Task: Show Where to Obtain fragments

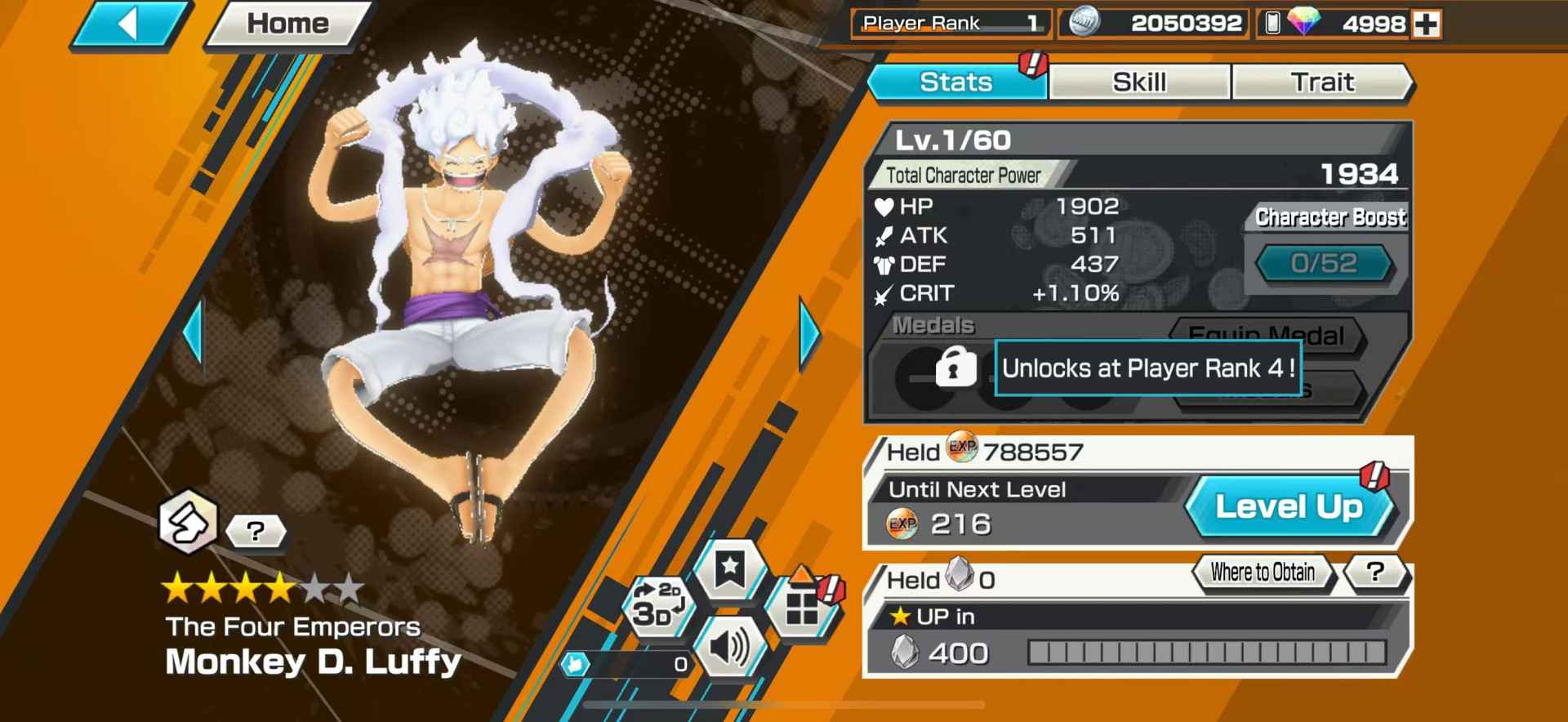Action: (x=1262, y=573)
